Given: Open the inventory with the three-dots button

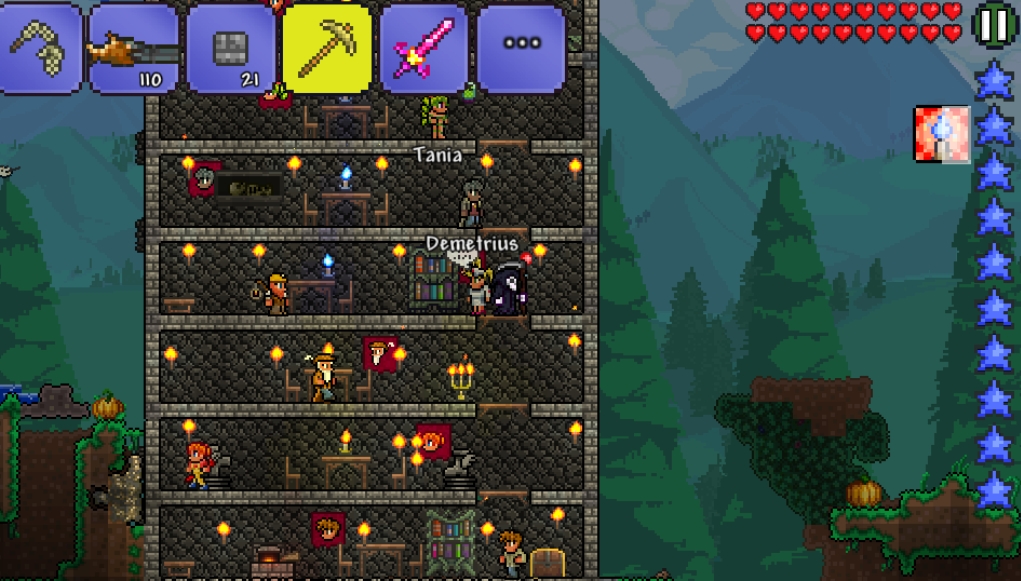Looking at the screenshot, I should [x=521, y=45].
